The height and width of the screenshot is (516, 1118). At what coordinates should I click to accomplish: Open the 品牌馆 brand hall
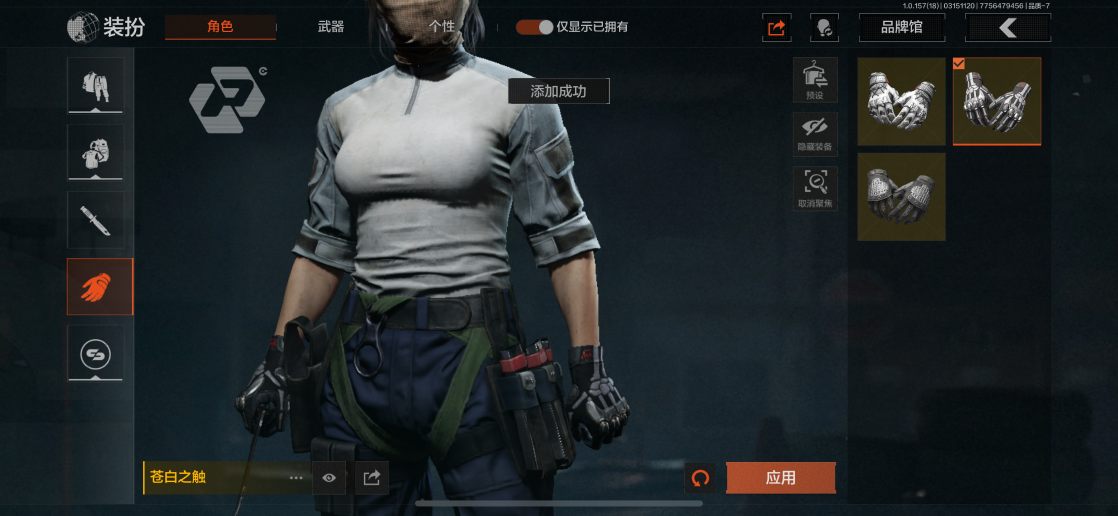point(900,28)
